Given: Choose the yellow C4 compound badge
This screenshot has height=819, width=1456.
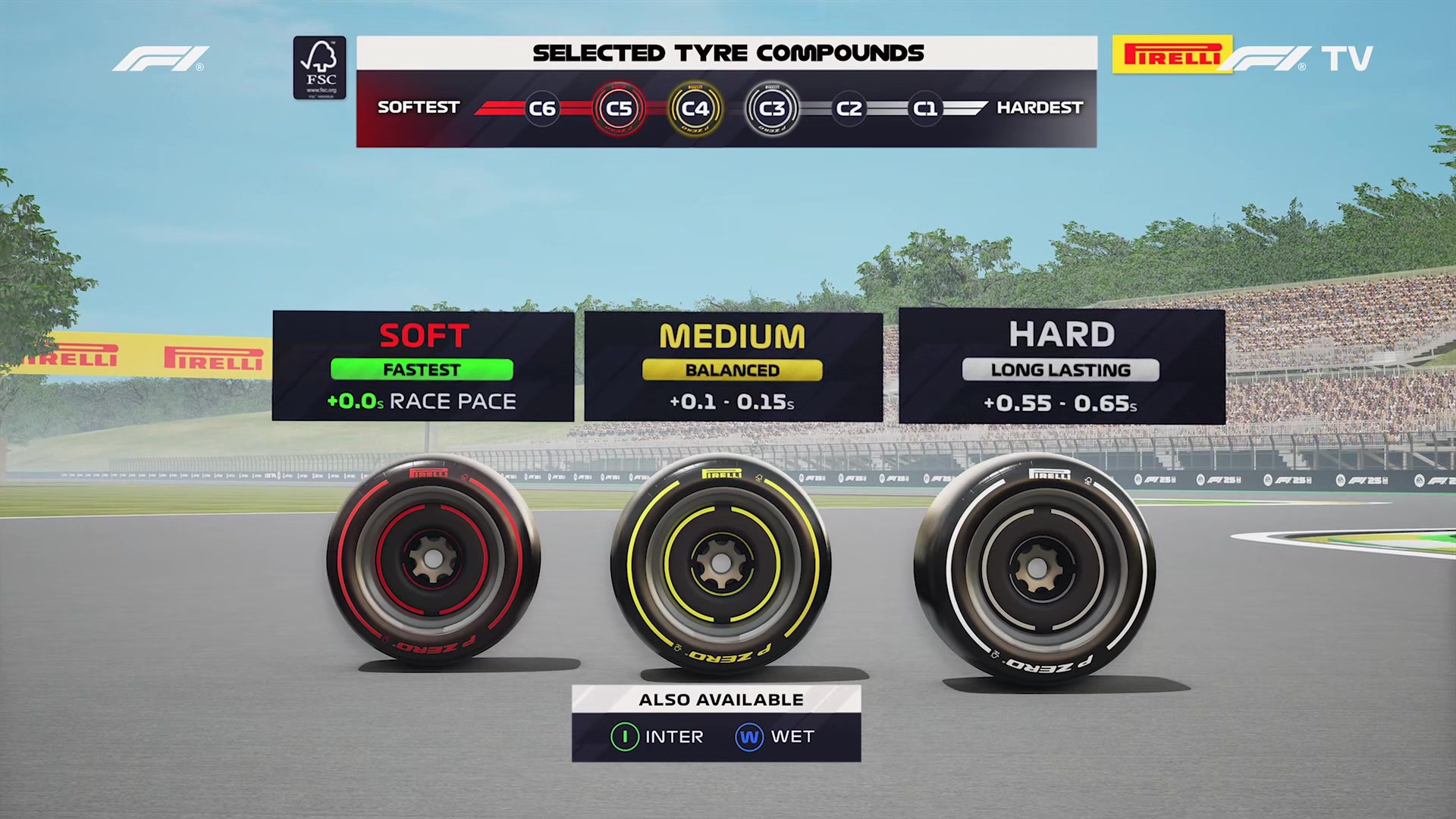Looking at the screenshot, I should 695,108.
